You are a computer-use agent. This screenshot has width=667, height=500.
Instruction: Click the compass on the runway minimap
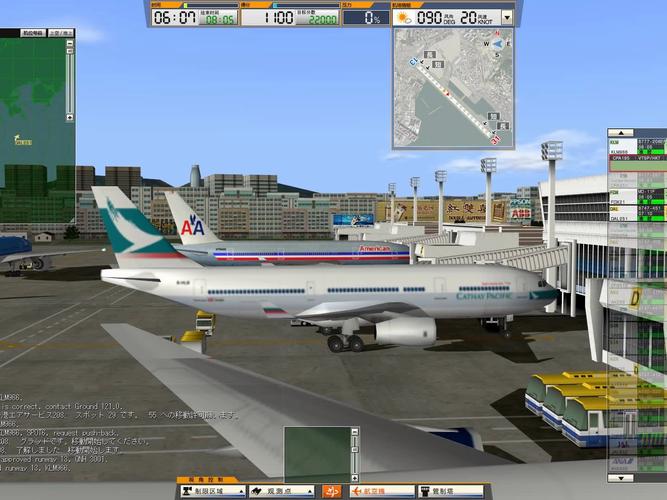(497, 43)
